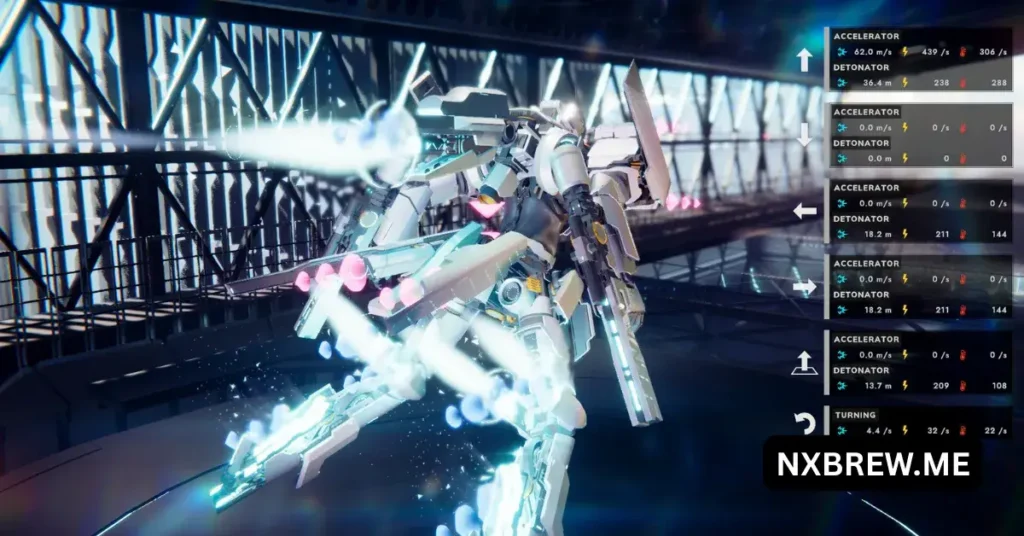Select the vertical ascend arrow icon

(804, 362)
